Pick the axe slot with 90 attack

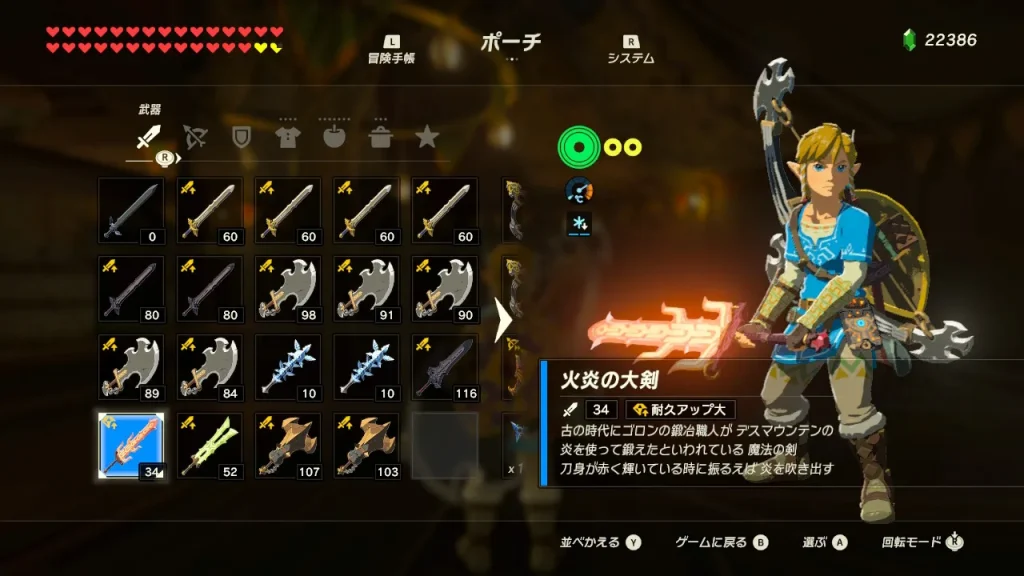tap(444, 289)
